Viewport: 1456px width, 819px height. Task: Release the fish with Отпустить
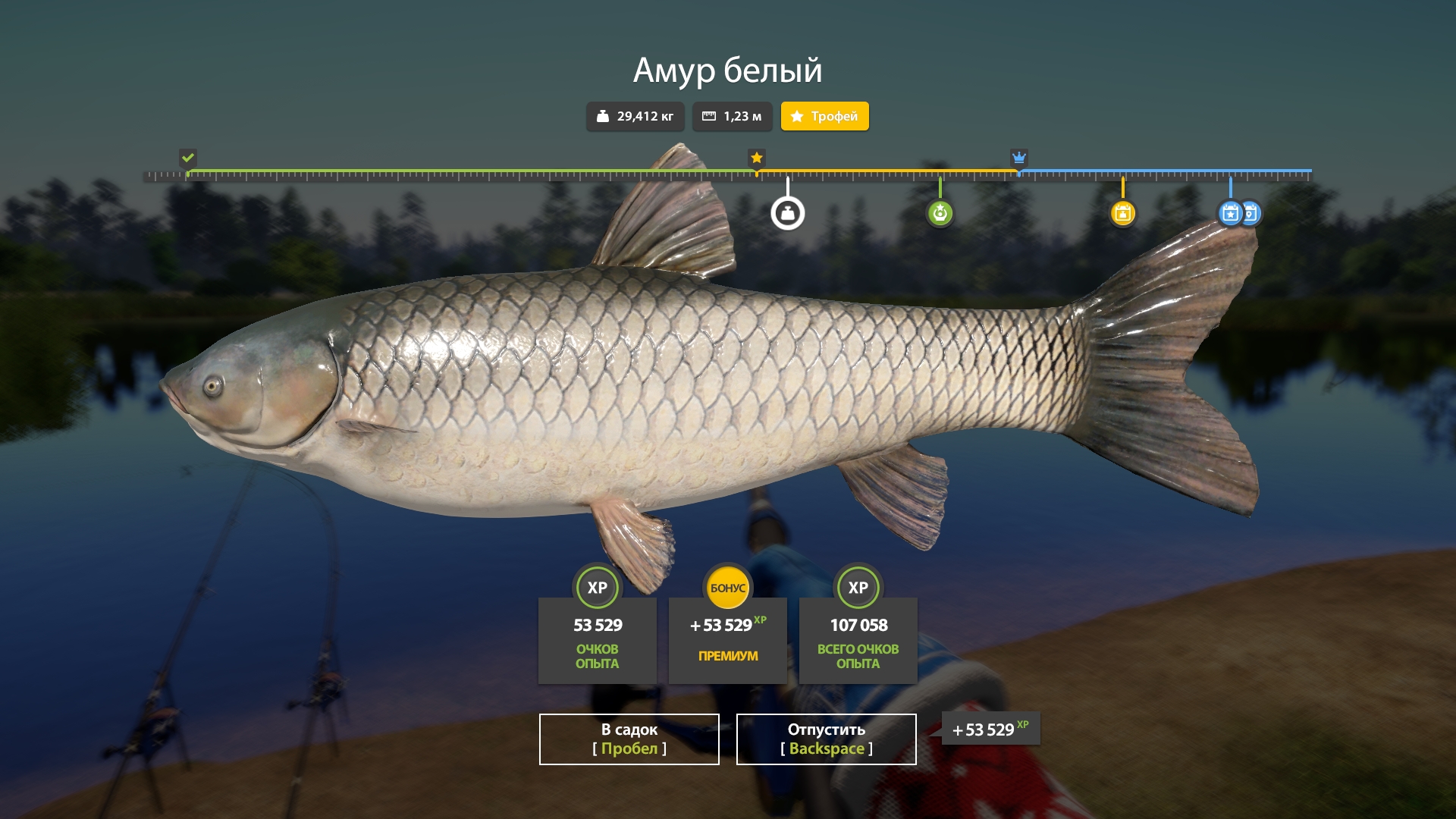click(x=826, y=739)
